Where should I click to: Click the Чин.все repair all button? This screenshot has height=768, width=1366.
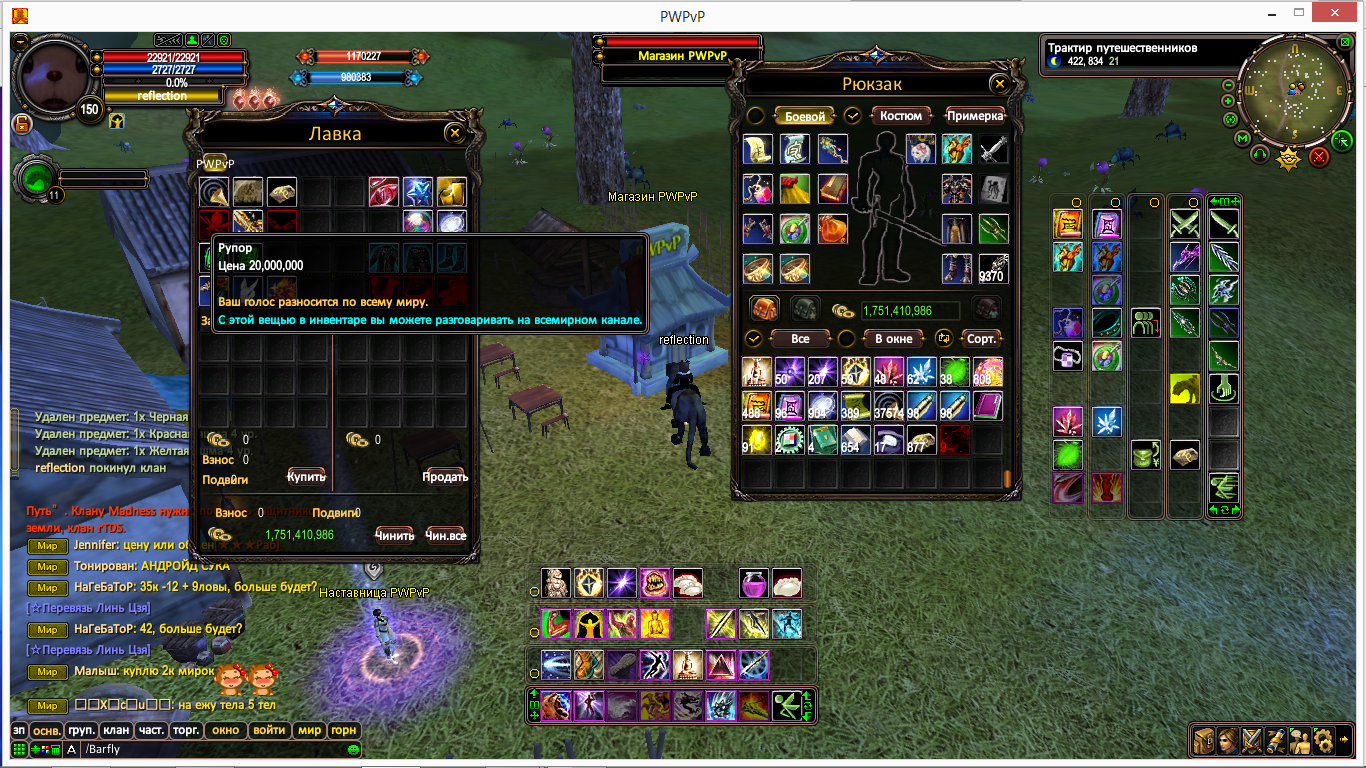(445, 535)
